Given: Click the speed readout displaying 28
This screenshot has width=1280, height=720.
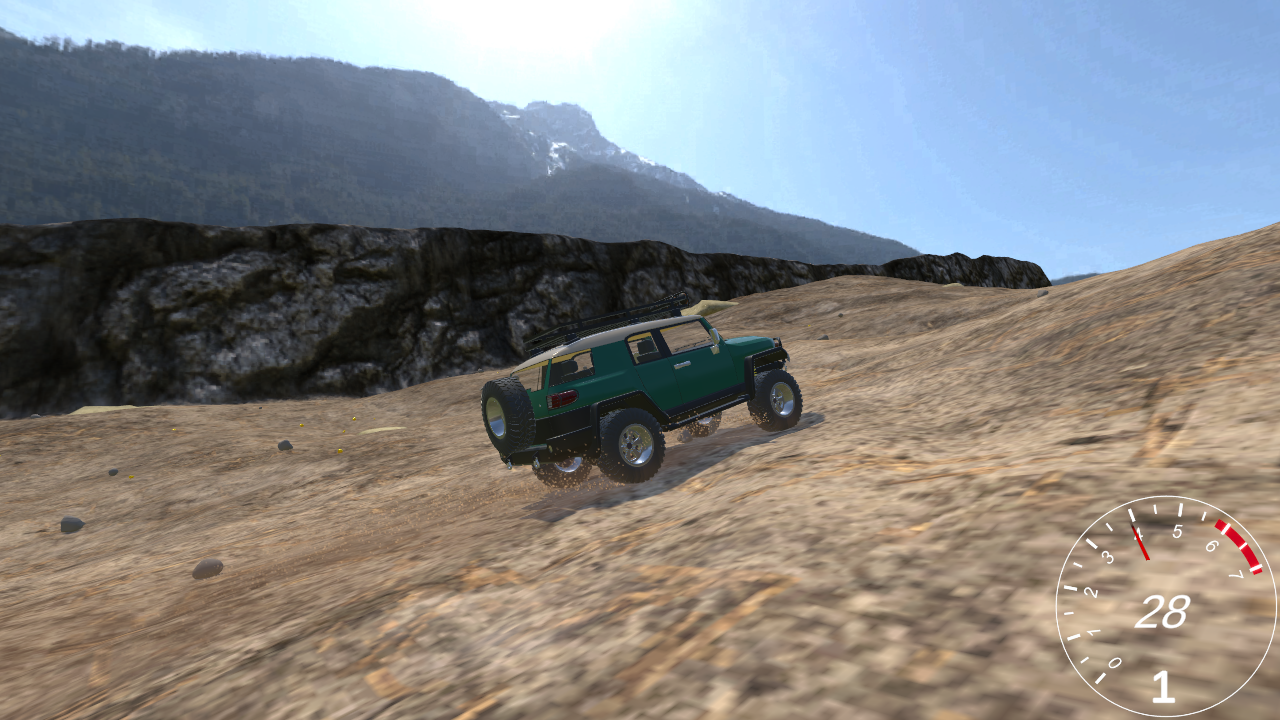Looking at the screenshot, I should 1163,608.
